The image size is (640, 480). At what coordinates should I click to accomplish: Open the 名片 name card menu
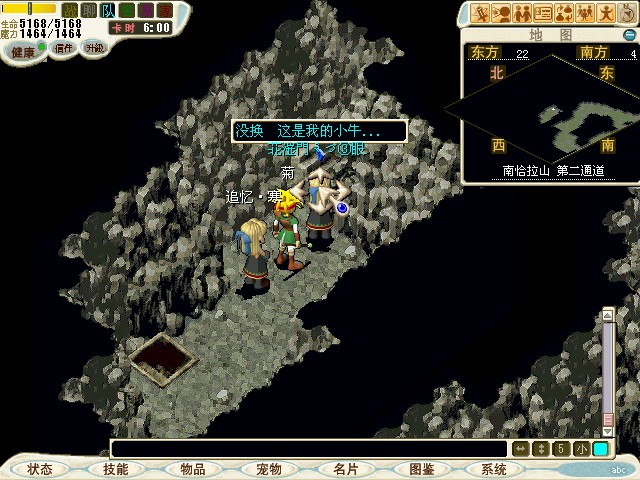345,469
